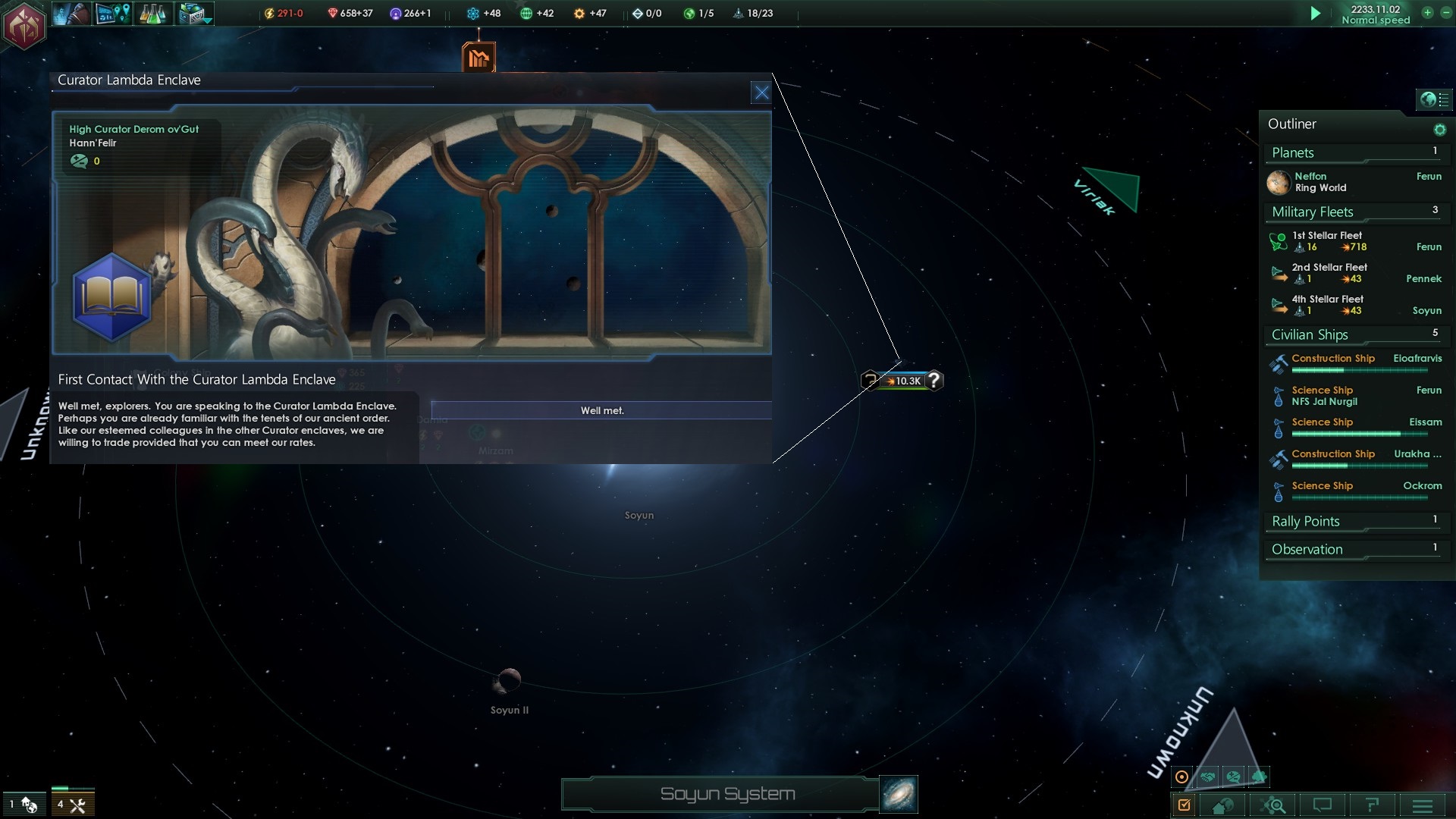
Task: Unpause the game with the play button
Action: (1316, 14)
